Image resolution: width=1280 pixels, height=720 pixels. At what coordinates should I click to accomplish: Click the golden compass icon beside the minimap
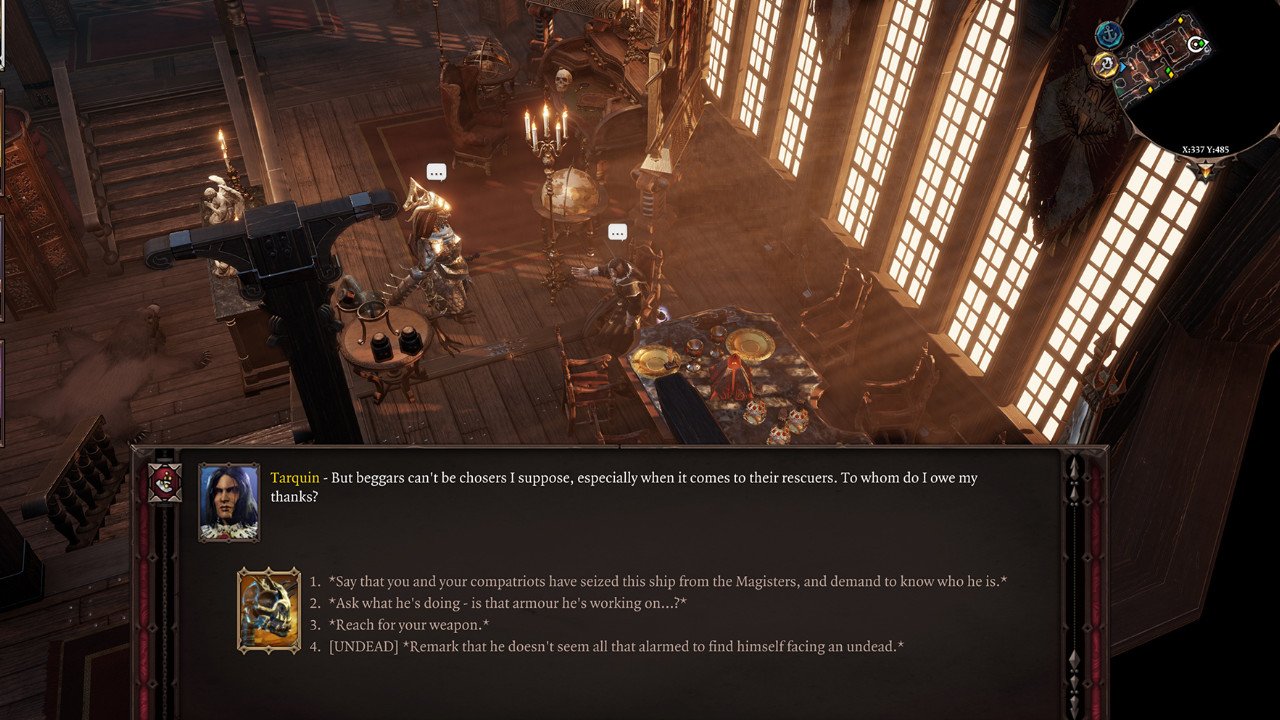click(x=1104, y=63)
